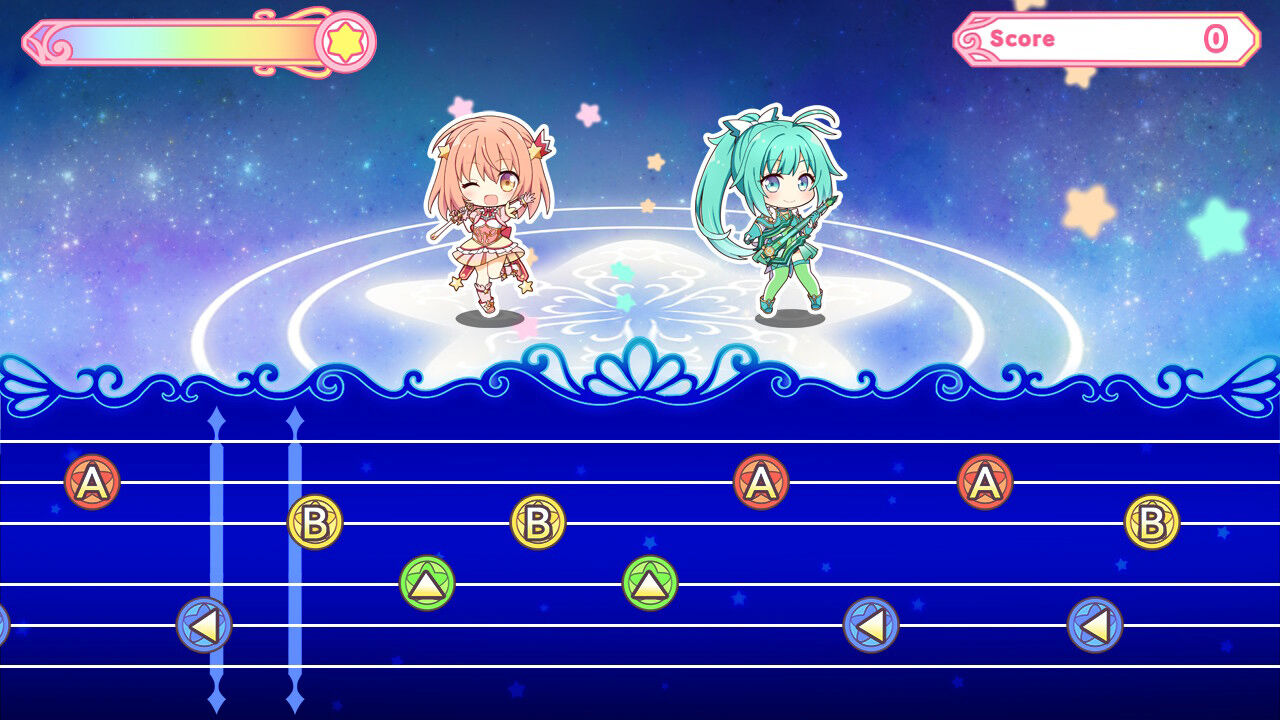Screen dimensions: 1280x720
Task: Hit the red A note near the center
Action: [x=763, y=480]
